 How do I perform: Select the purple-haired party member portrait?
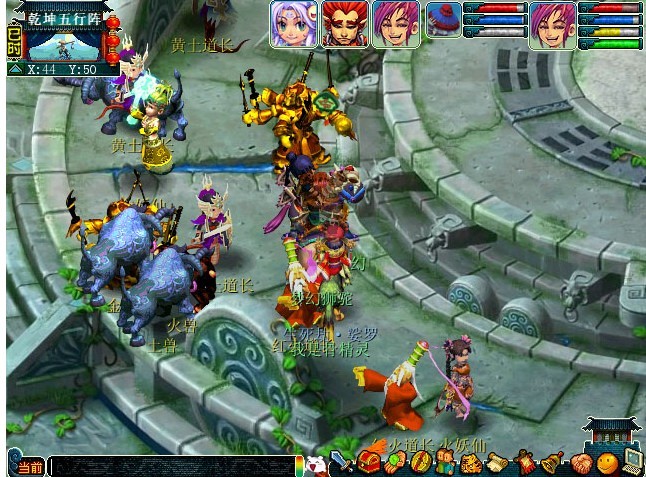(x=293, y=24)
